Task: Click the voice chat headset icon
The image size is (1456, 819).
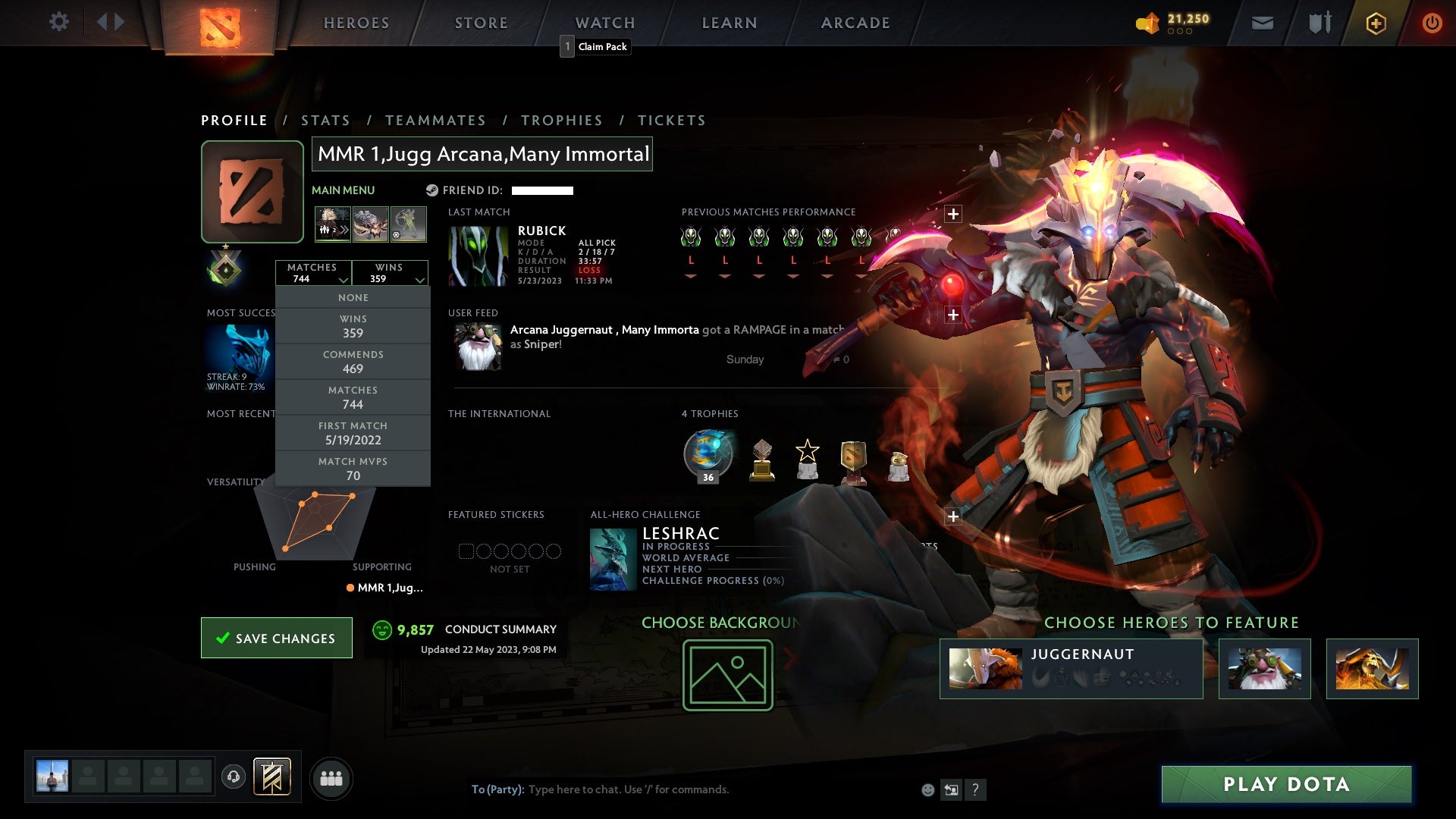Action: [233, 778]
